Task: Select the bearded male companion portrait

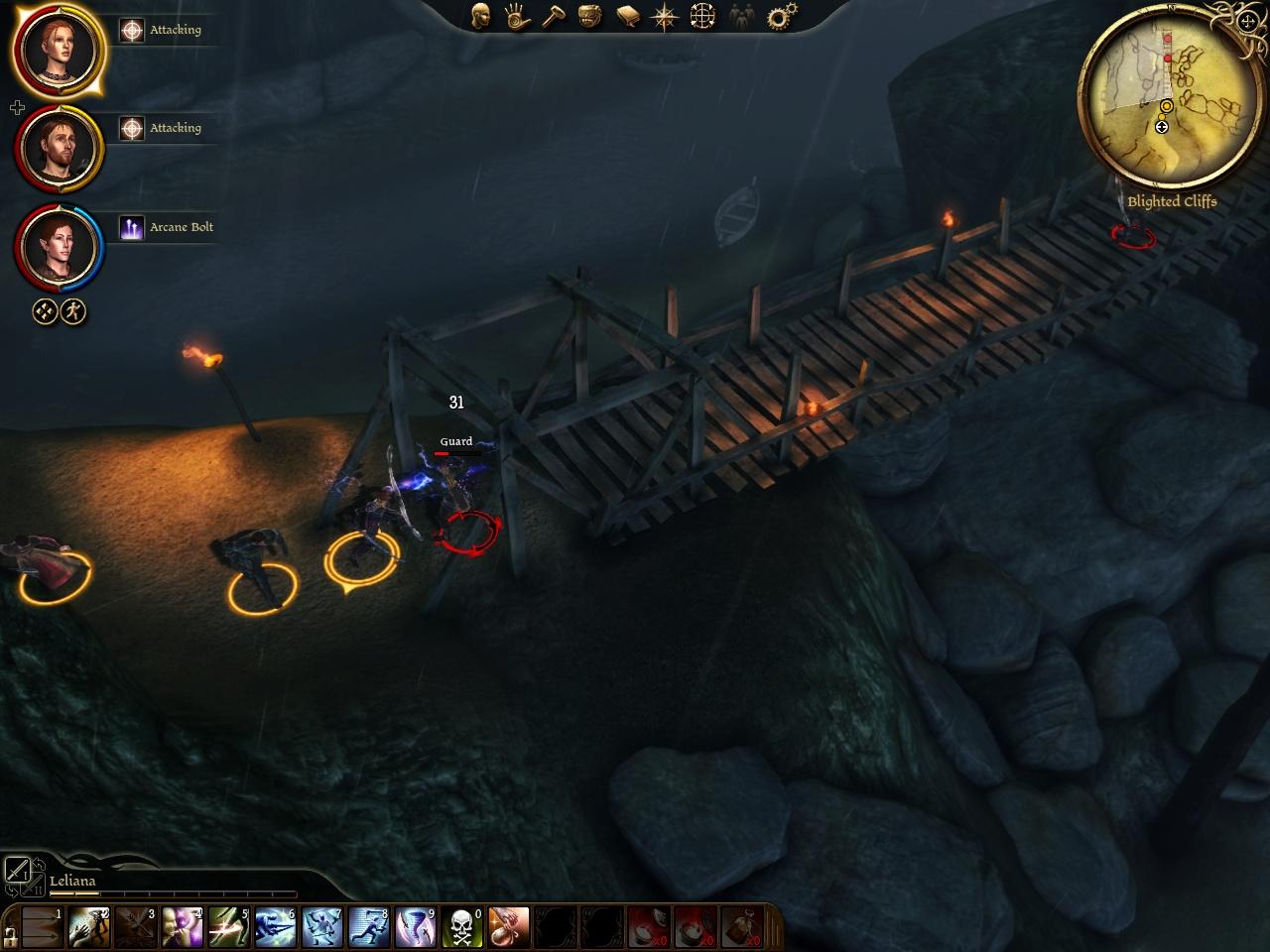Action: (60, 149)
